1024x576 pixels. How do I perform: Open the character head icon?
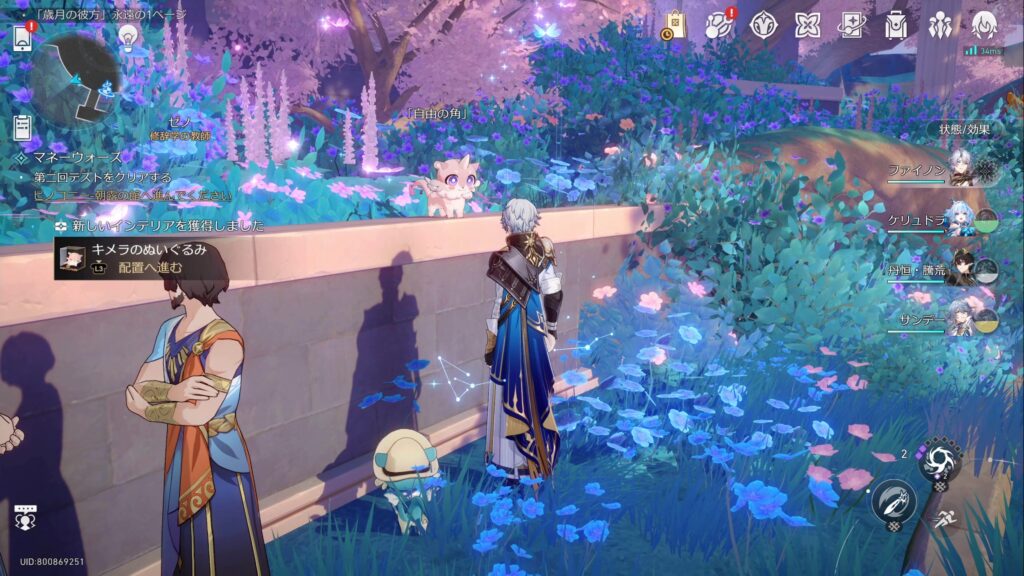point(984,26)
